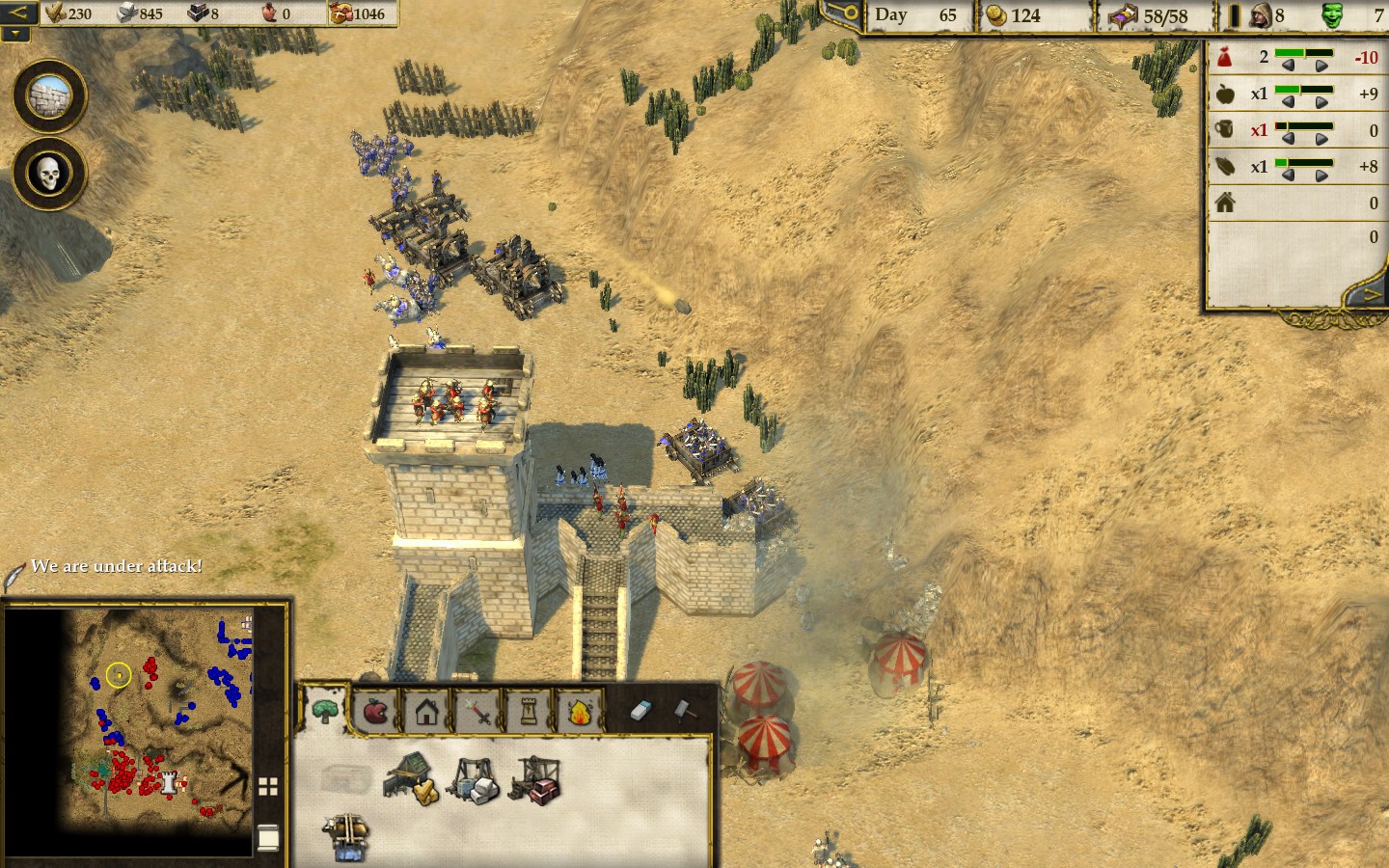Open the crossed swords military tab
The image size is (1389, 868).
[x=477, y=713]
